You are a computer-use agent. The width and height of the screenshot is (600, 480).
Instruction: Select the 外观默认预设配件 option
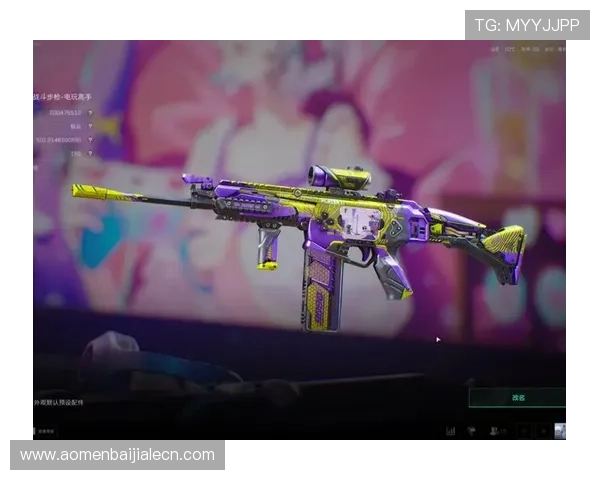[x=59, y=402]
